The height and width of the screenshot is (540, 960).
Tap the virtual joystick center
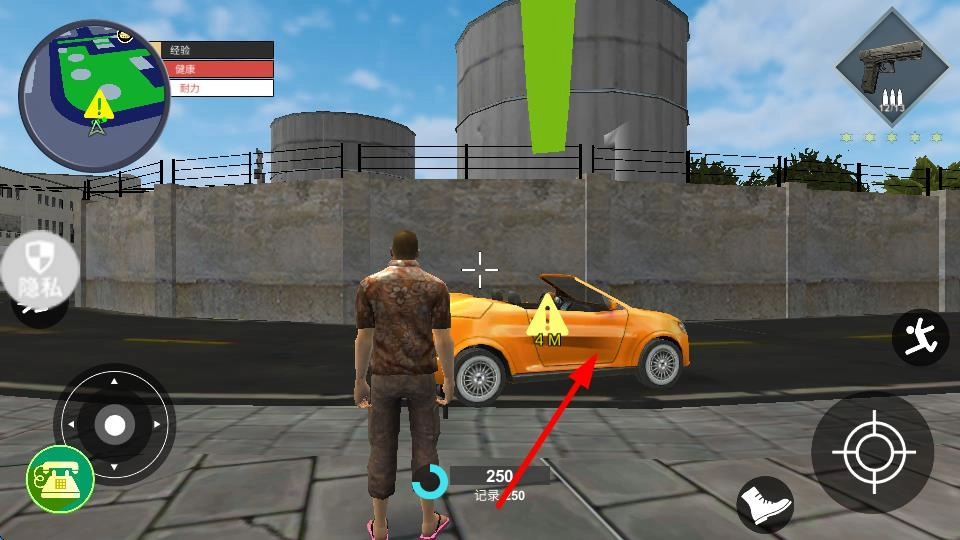click(115, 425)
